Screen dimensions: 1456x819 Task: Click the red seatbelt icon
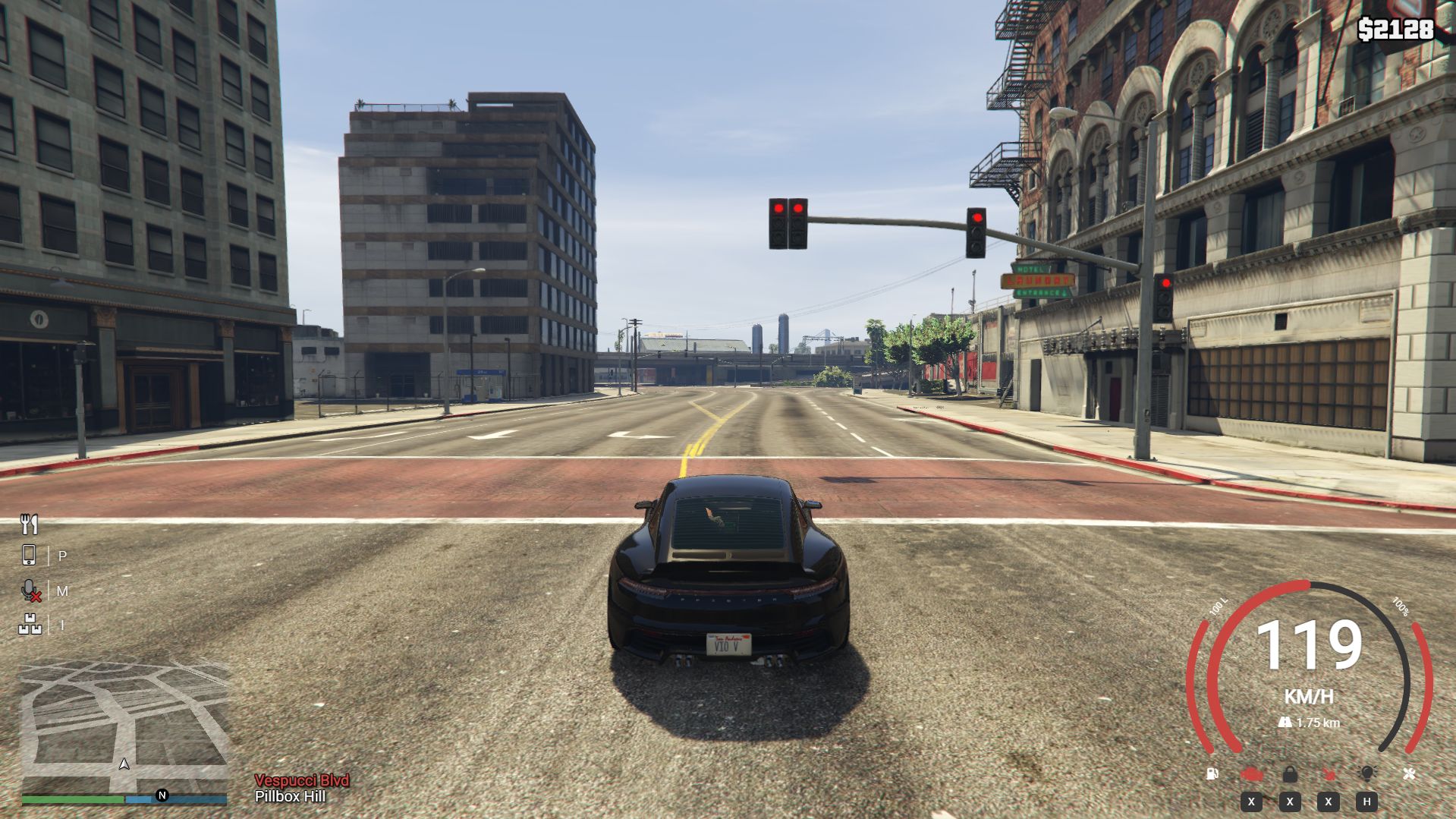[1329, 774]
